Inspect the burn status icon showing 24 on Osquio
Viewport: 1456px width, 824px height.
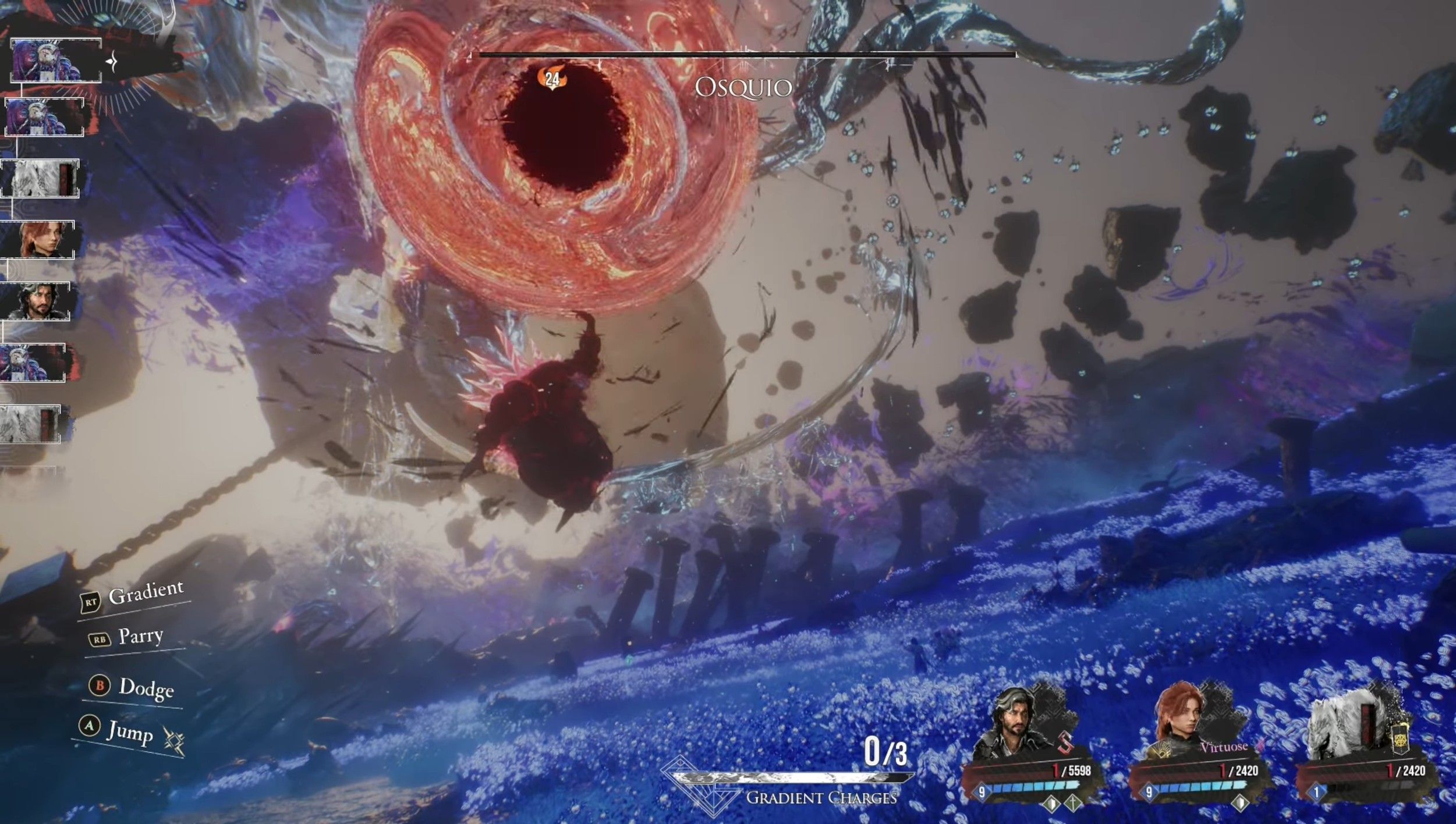551,79
